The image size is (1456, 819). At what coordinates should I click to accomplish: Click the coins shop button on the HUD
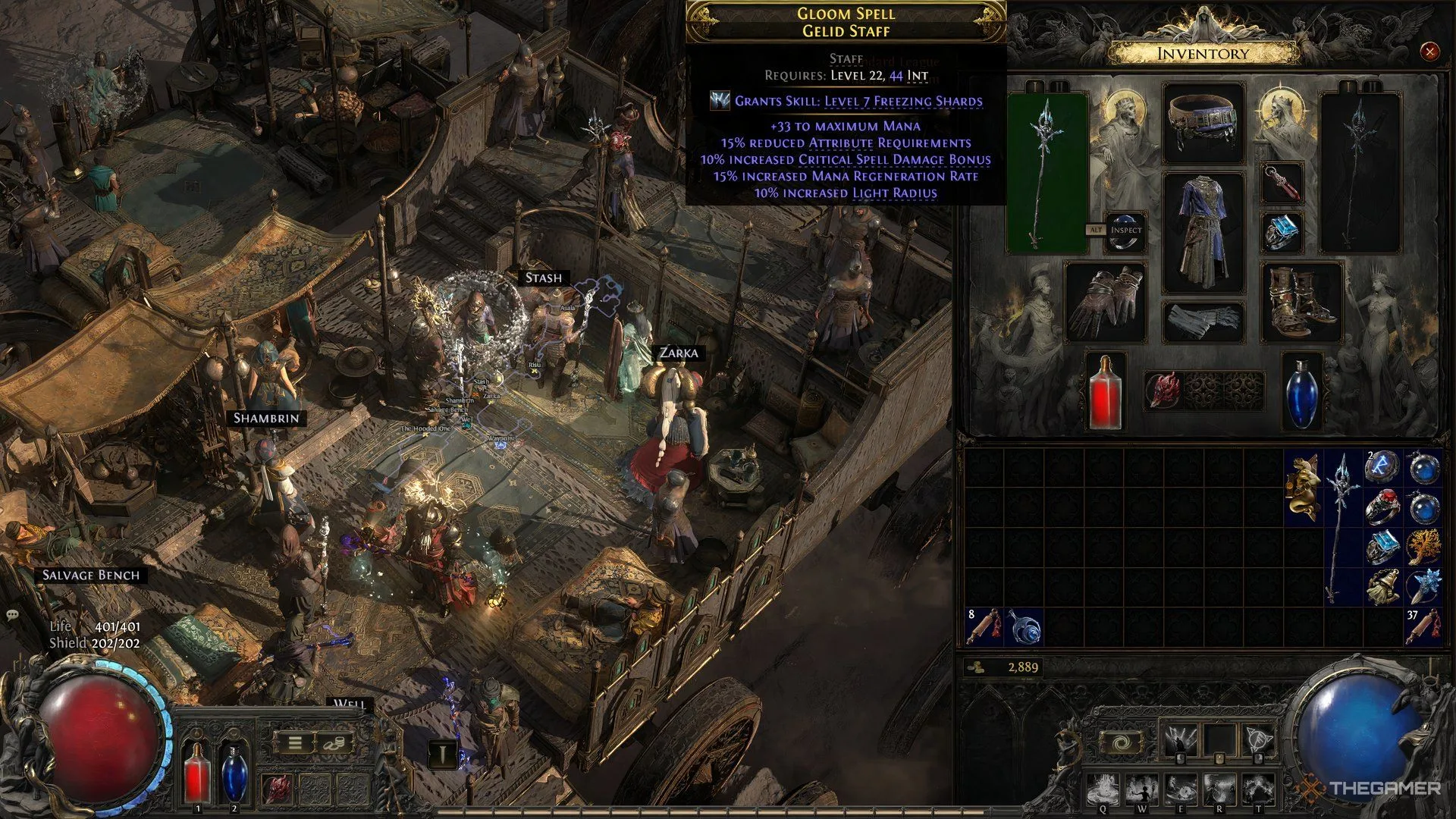tap(334, 743)
